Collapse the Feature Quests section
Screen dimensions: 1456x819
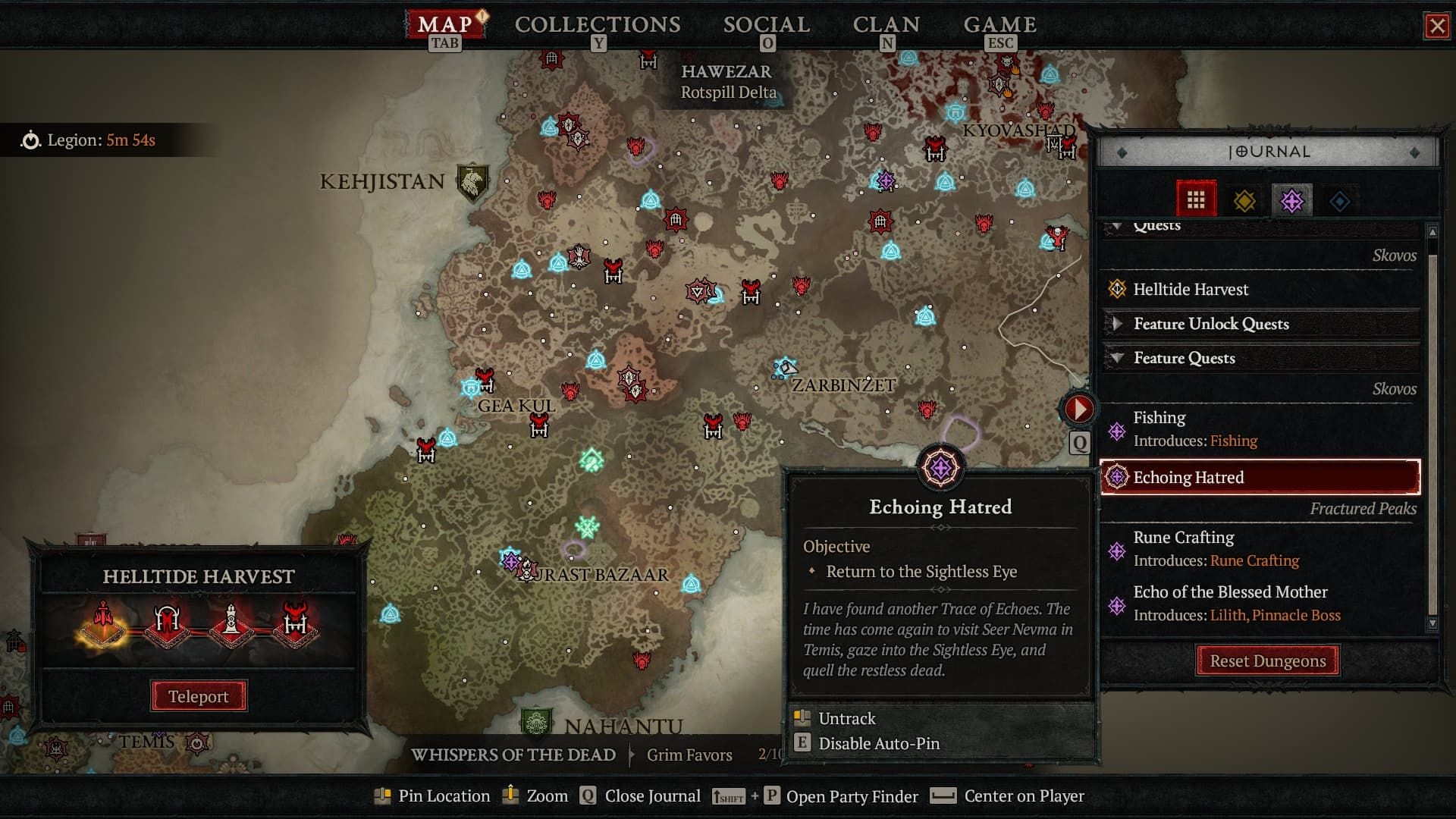tap(1118, 358)
